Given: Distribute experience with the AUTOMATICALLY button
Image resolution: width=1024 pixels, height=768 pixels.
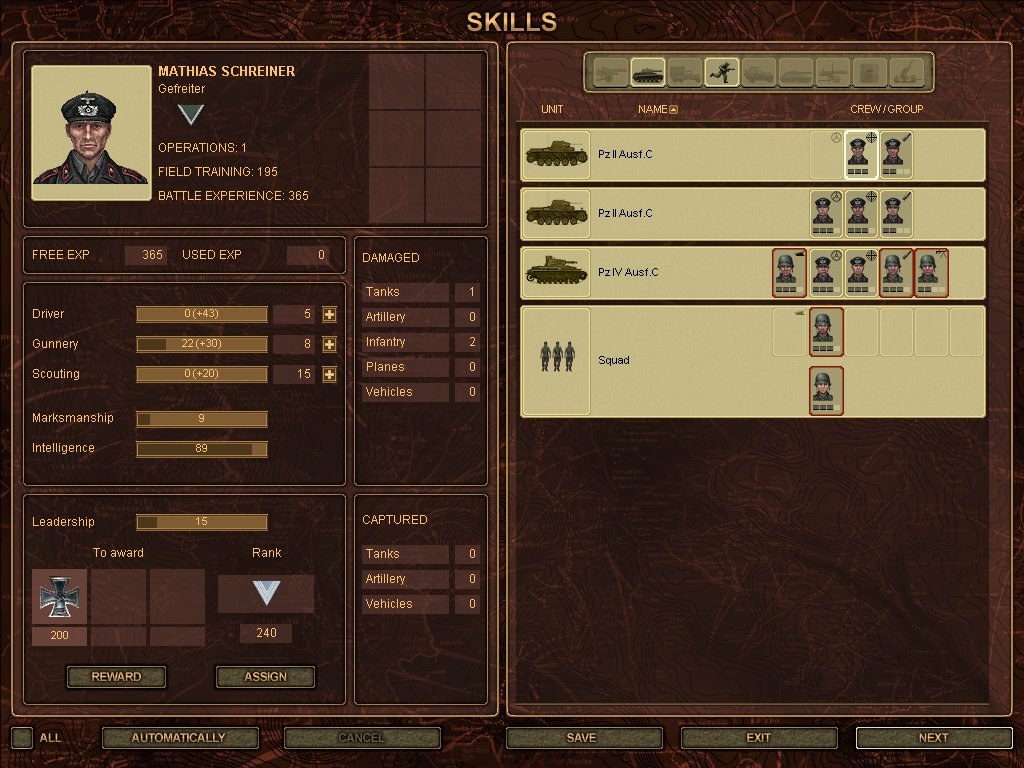Looking at the screenshot, I should (180, 738).
